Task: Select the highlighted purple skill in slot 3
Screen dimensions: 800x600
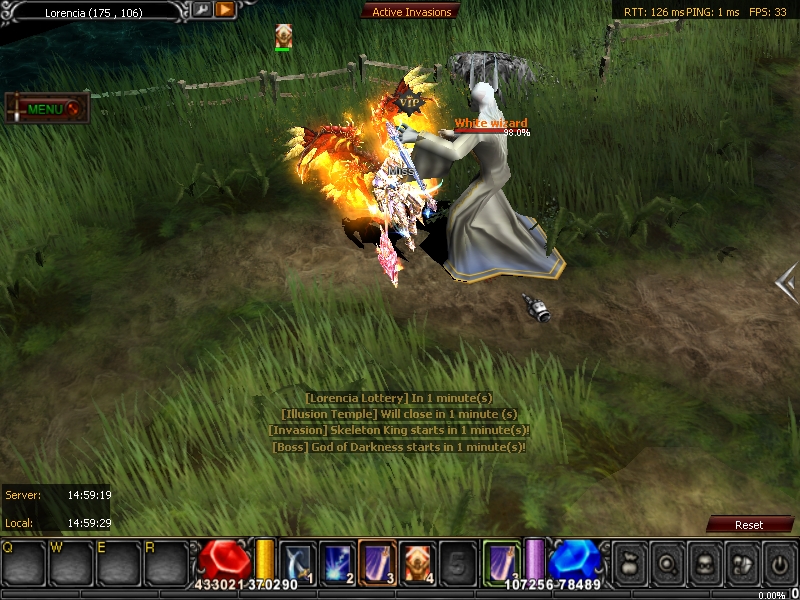Action: pyautogui.click(x=377, y=561)
